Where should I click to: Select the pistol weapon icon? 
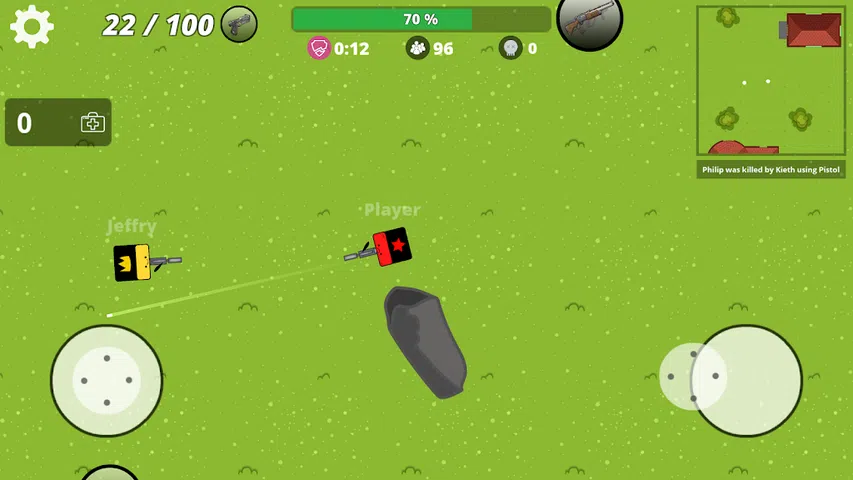tap(239, 24)
